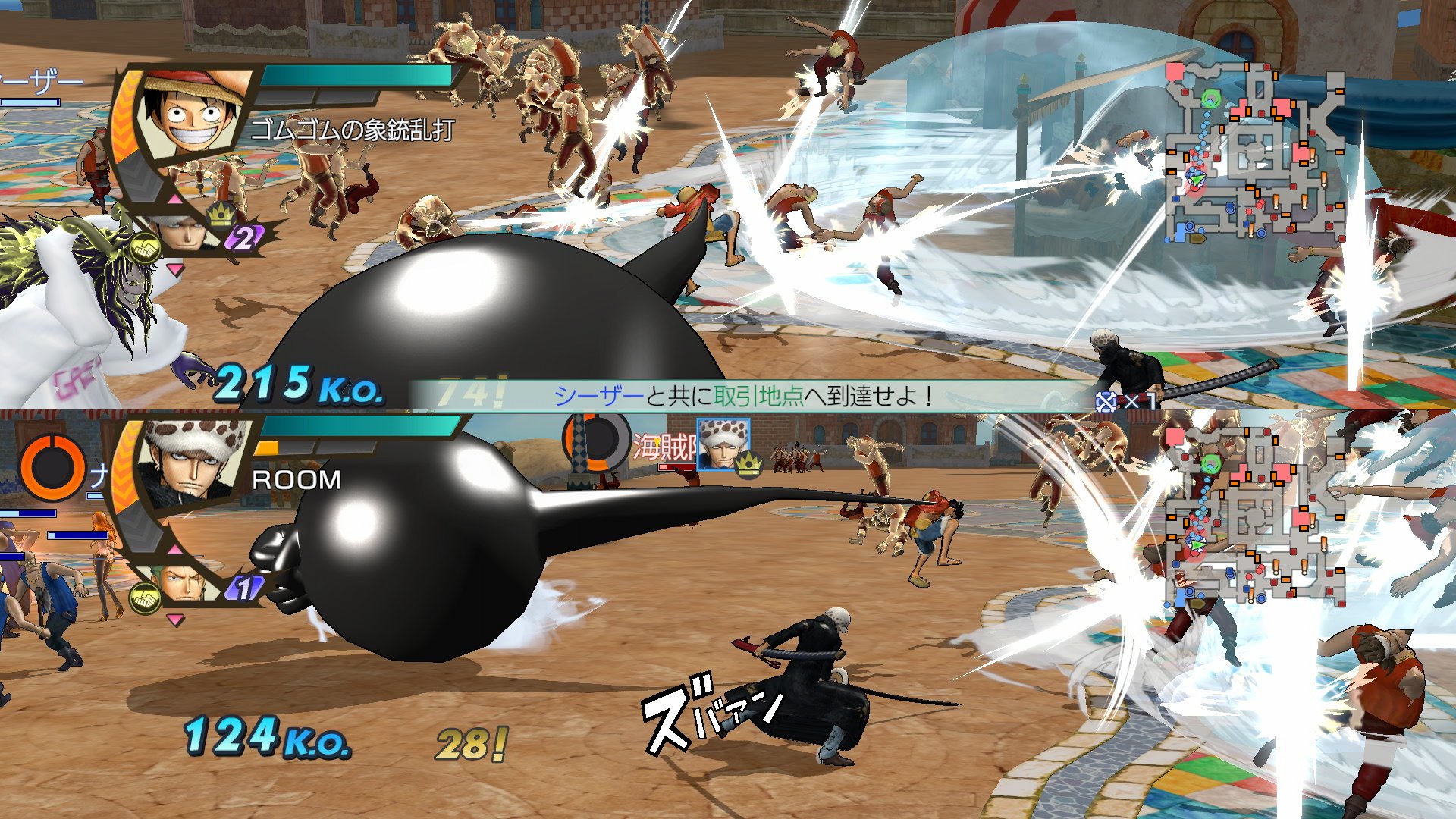Click the objective banner mentioning シーザー
The height and width of the screenshot is (819, 1456).
743,396
